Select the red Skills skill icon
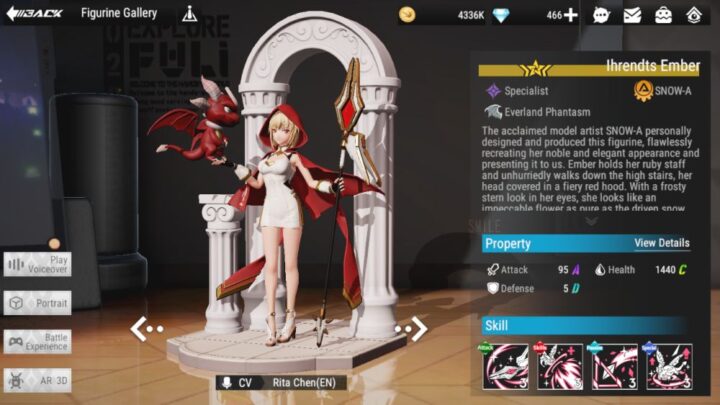 [560, 367]
